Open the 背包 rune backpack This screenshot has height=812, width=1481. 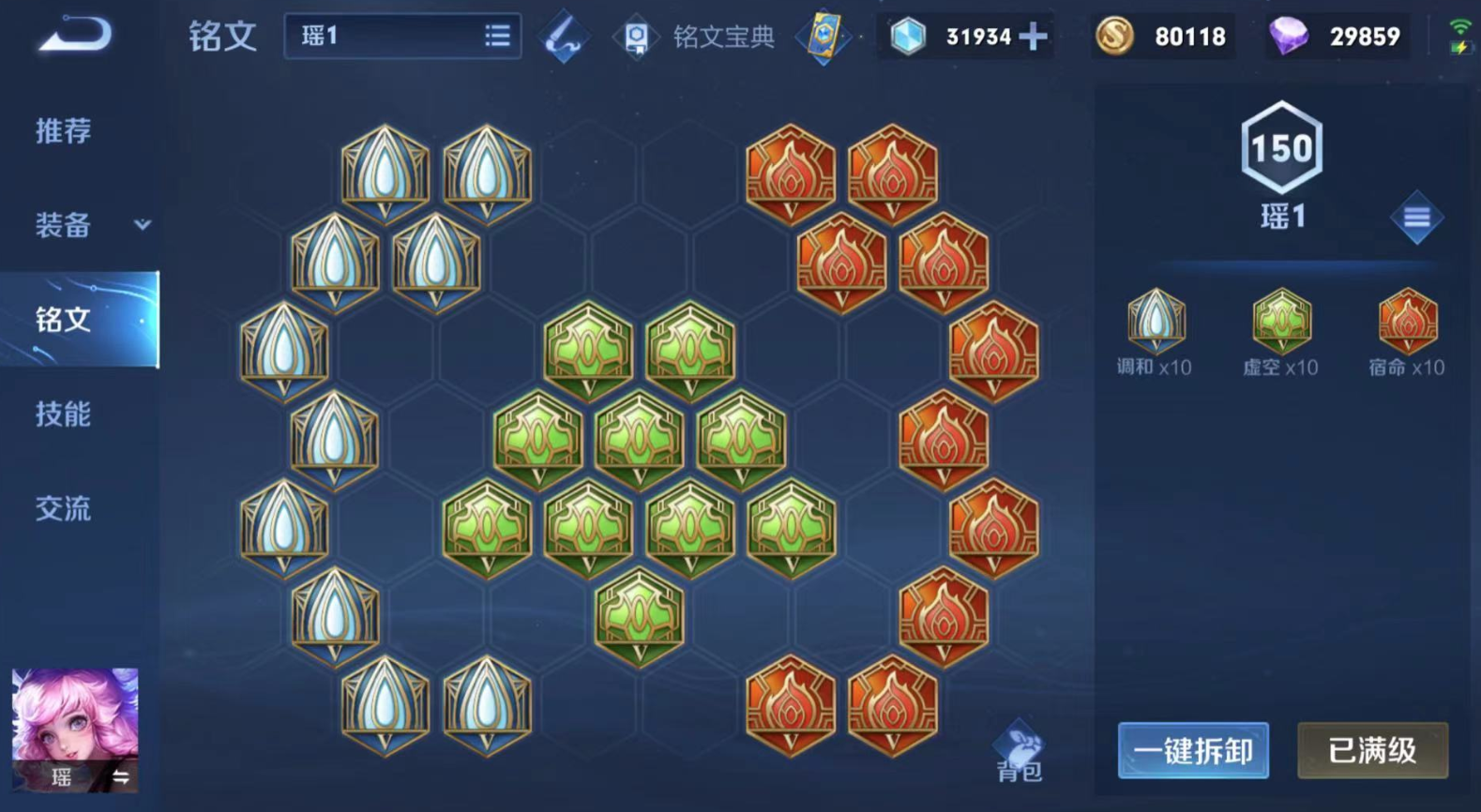[x=1019, y=753]
